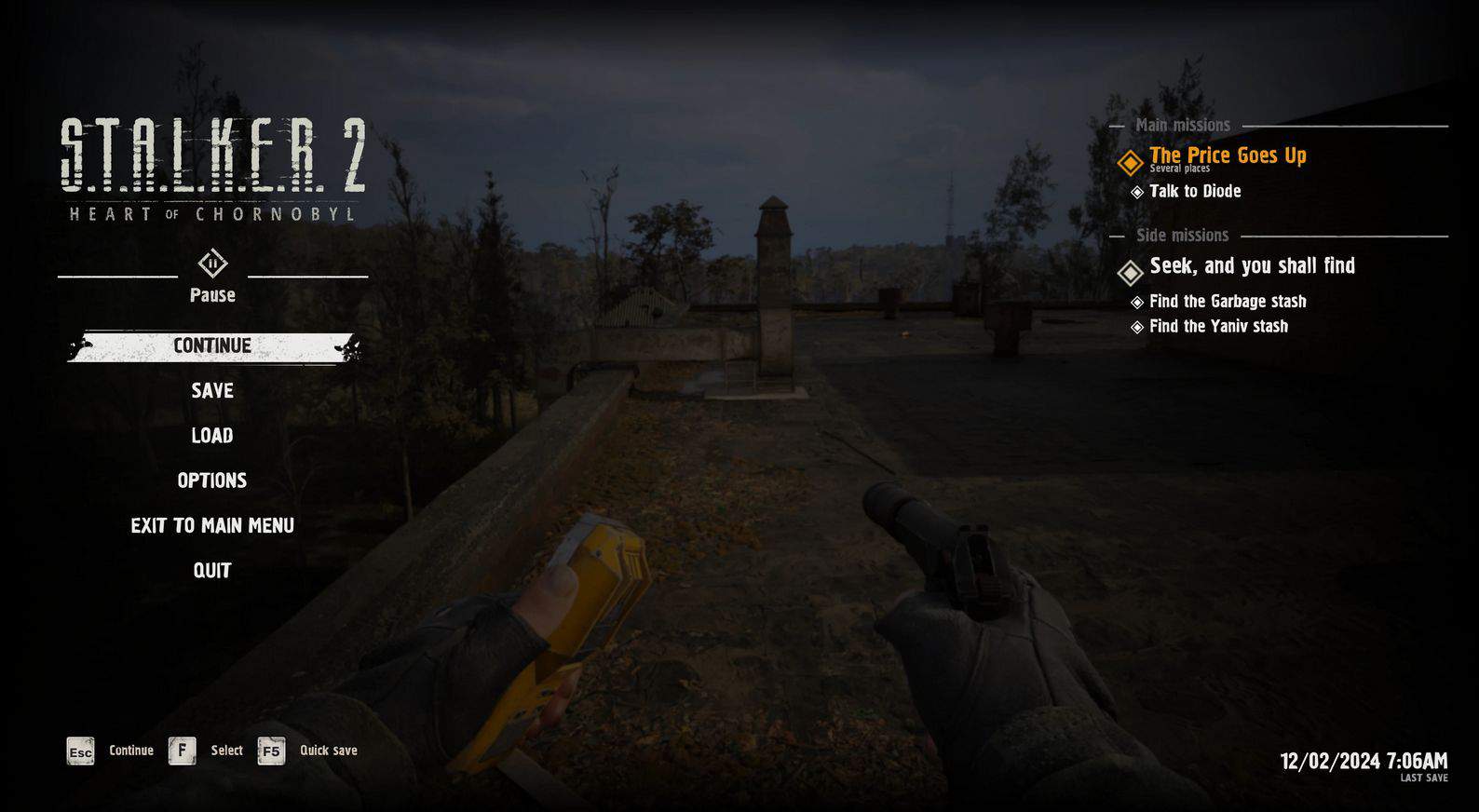1479x812 pixels.
Task: Select The Price Goes Up main mission
Action: 1227,156
